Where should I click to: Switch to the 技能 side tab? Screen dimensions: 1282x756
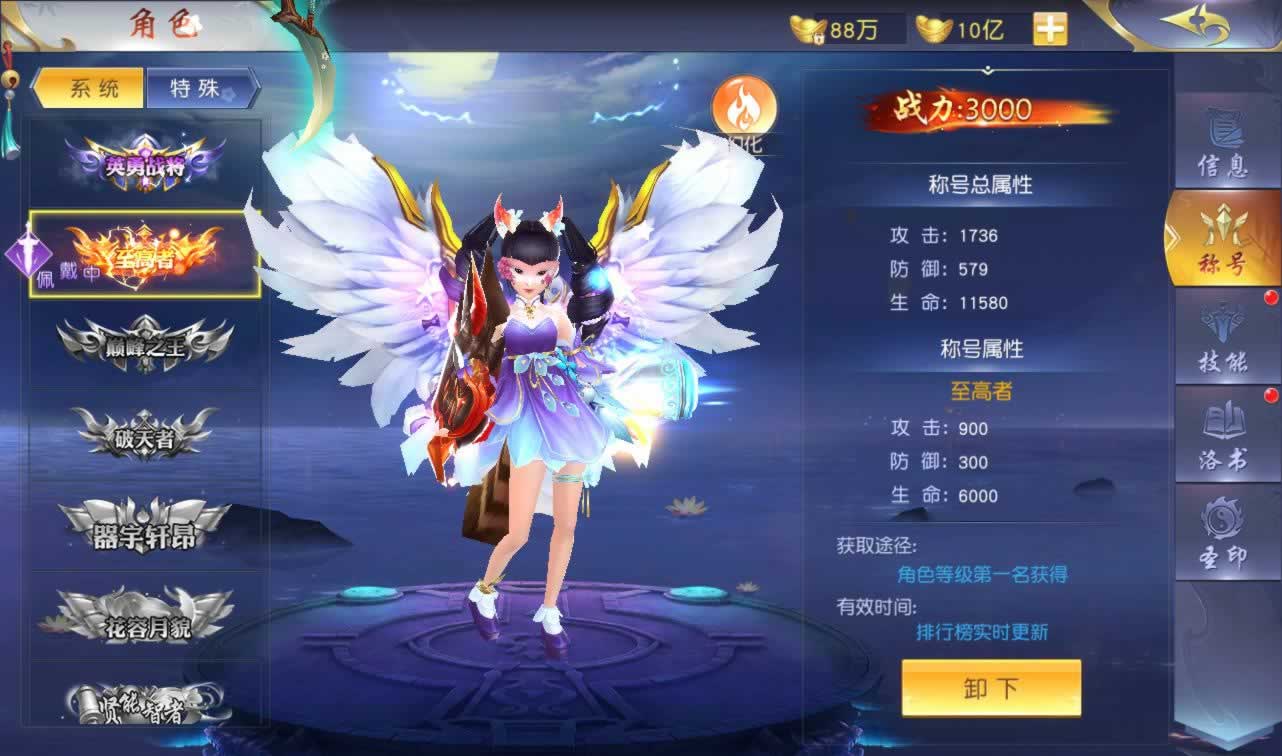point(1222,338)
